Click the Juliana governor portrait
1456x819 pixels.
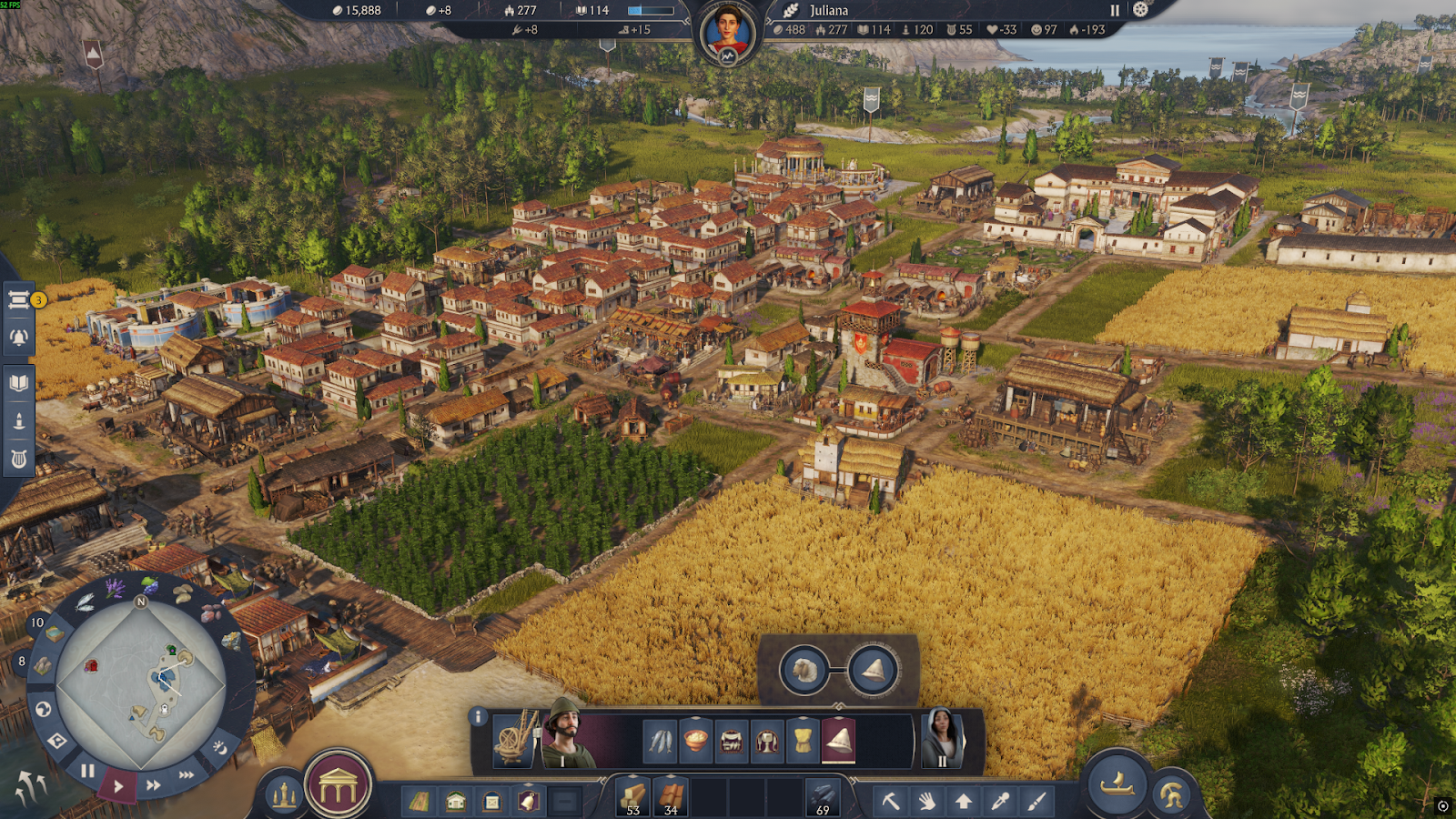pyautogui.click(x=728, y=34)
